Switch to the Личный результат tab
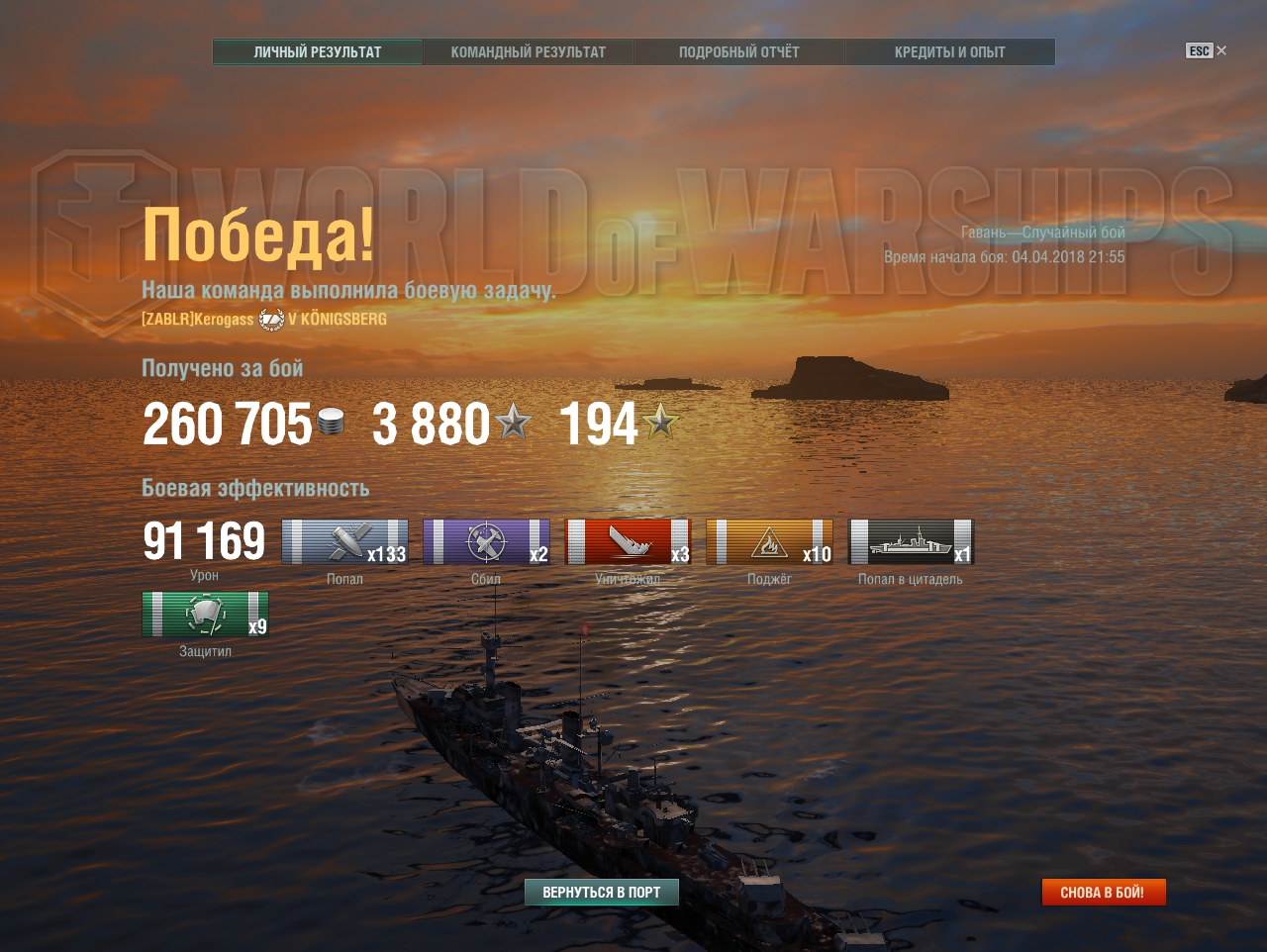The image size is (1267, 952). (x=318, y=52)
